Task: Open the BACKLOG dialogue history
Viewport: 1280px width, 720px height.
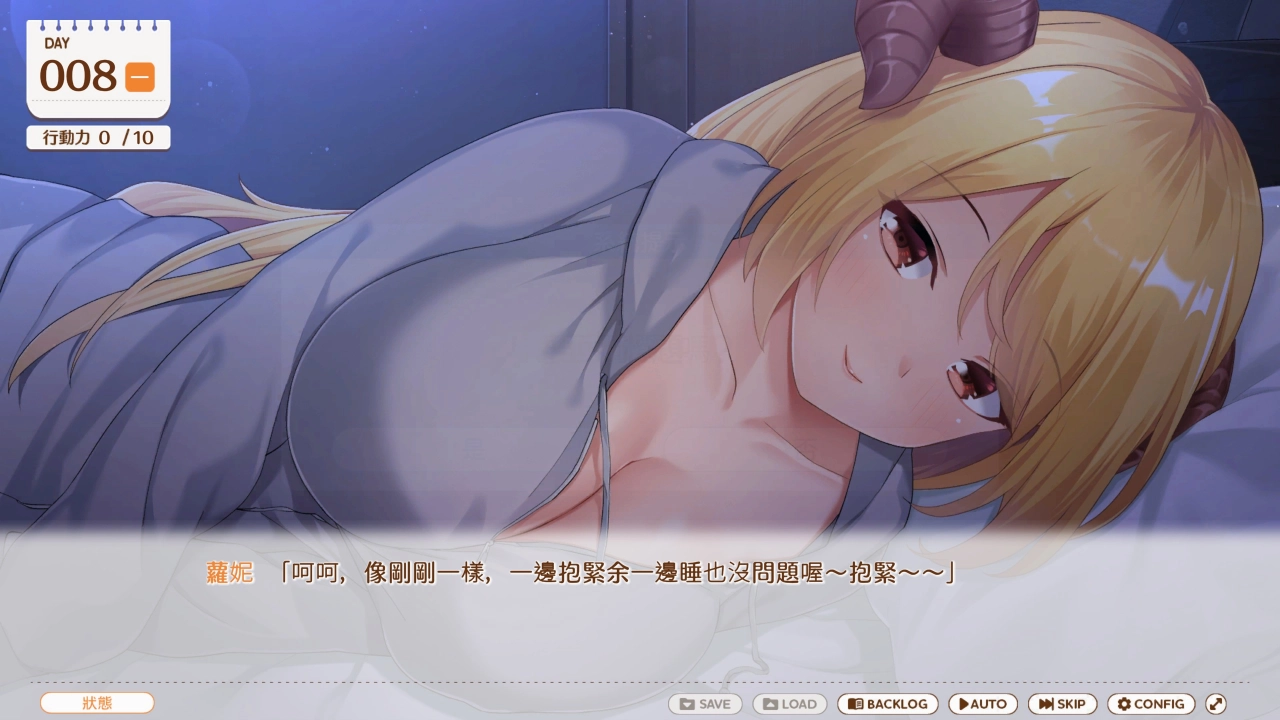Action: pos(888,704)
